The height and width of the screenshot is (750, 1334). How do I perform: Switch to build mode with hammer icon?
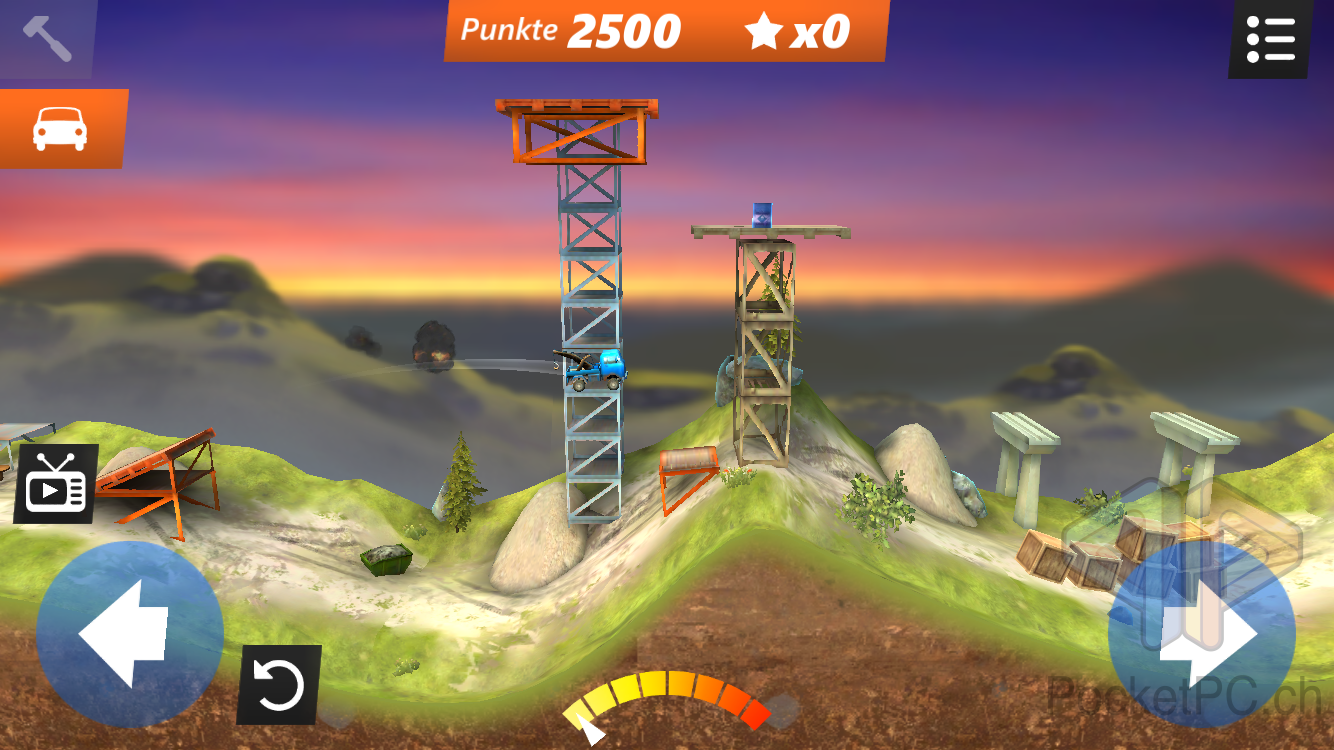coord(46,38)
